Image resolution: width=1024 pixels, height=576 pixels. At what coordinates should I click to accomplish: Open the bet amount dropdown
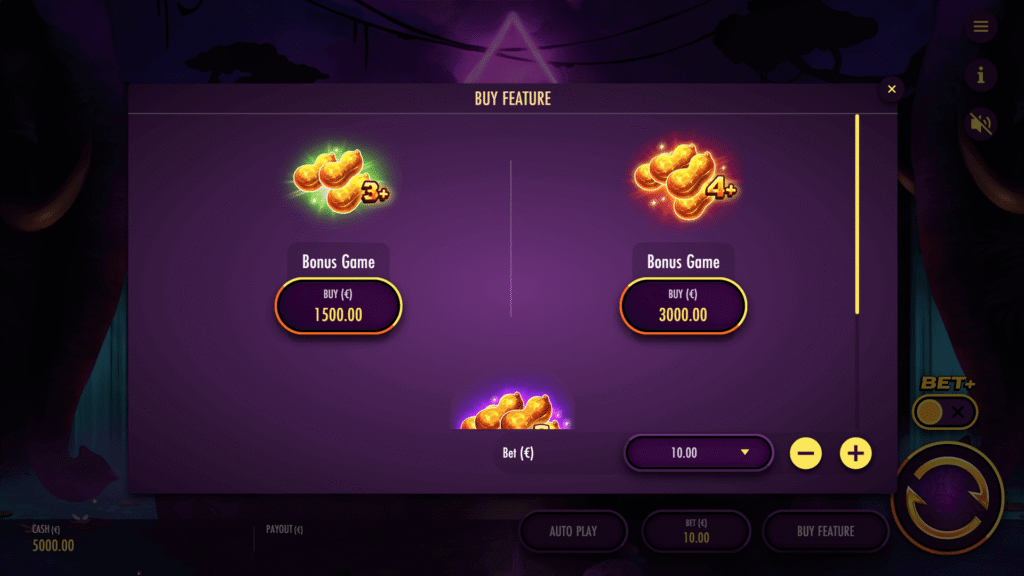point(698,453)
